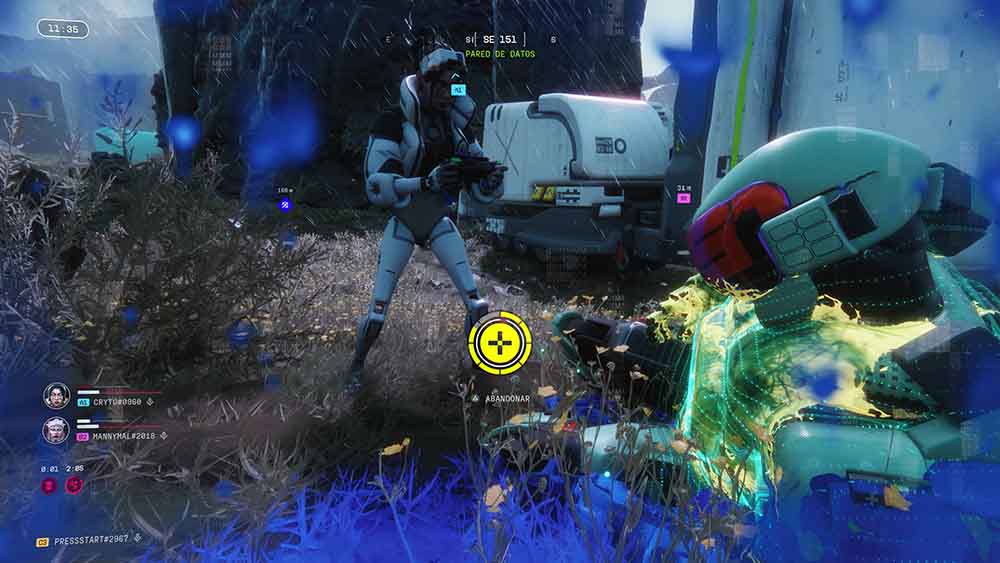This screenshot has width=1000, height=563.
Task: Select the PRESSSTART#2967 player entry
Action: coord(91,540)
